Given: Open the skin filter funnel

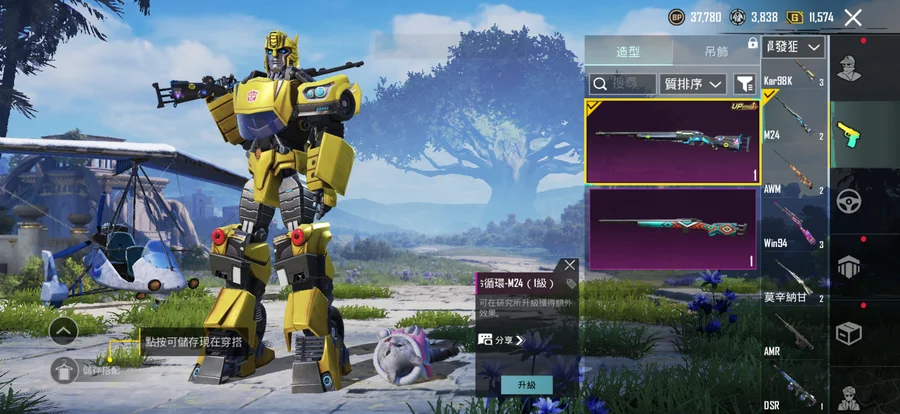Looking at the screenshot, I should point(745,84).
